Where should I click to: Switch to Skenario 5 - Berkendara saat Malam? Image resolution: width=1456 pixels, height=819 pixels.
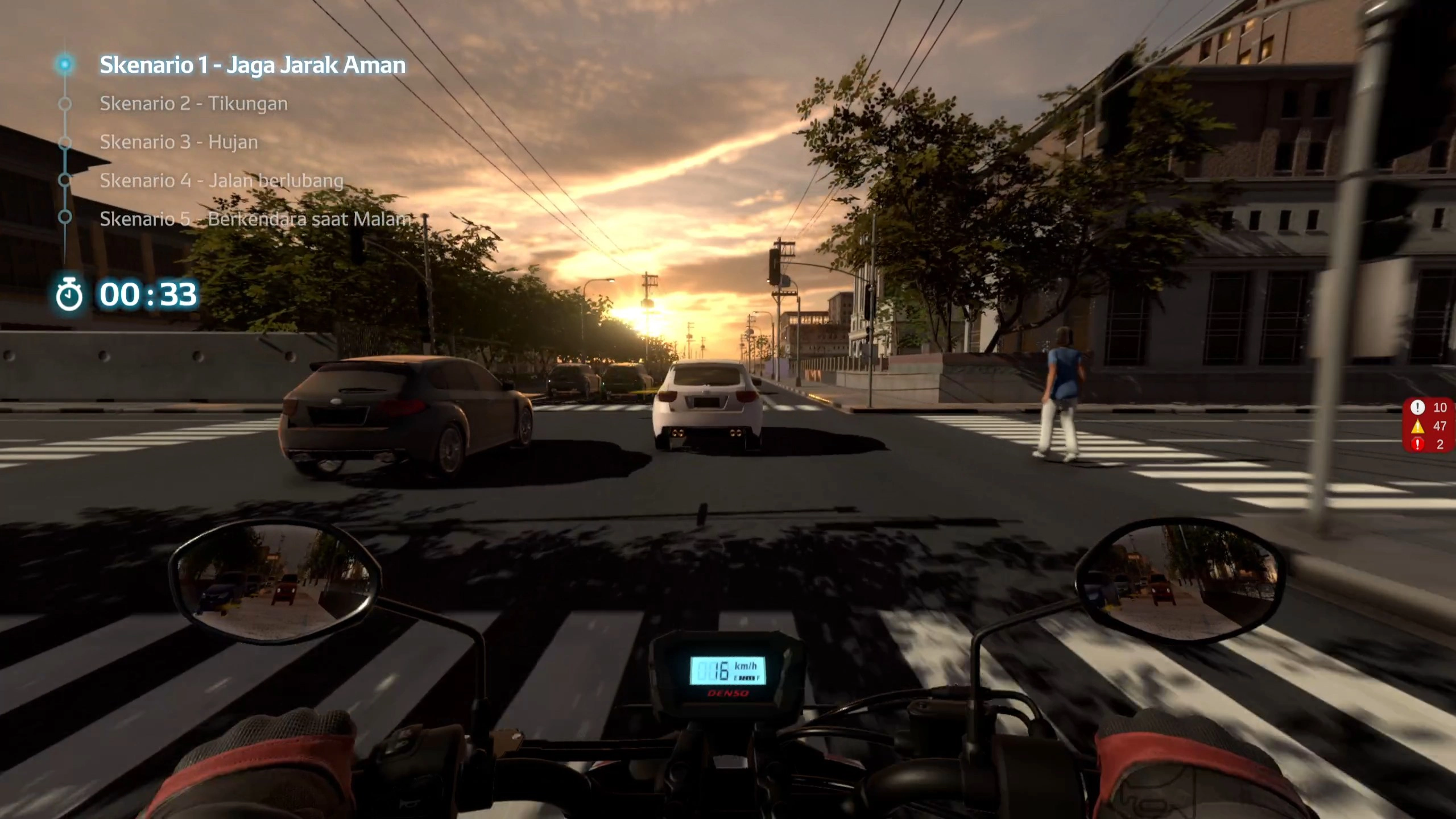255,219
